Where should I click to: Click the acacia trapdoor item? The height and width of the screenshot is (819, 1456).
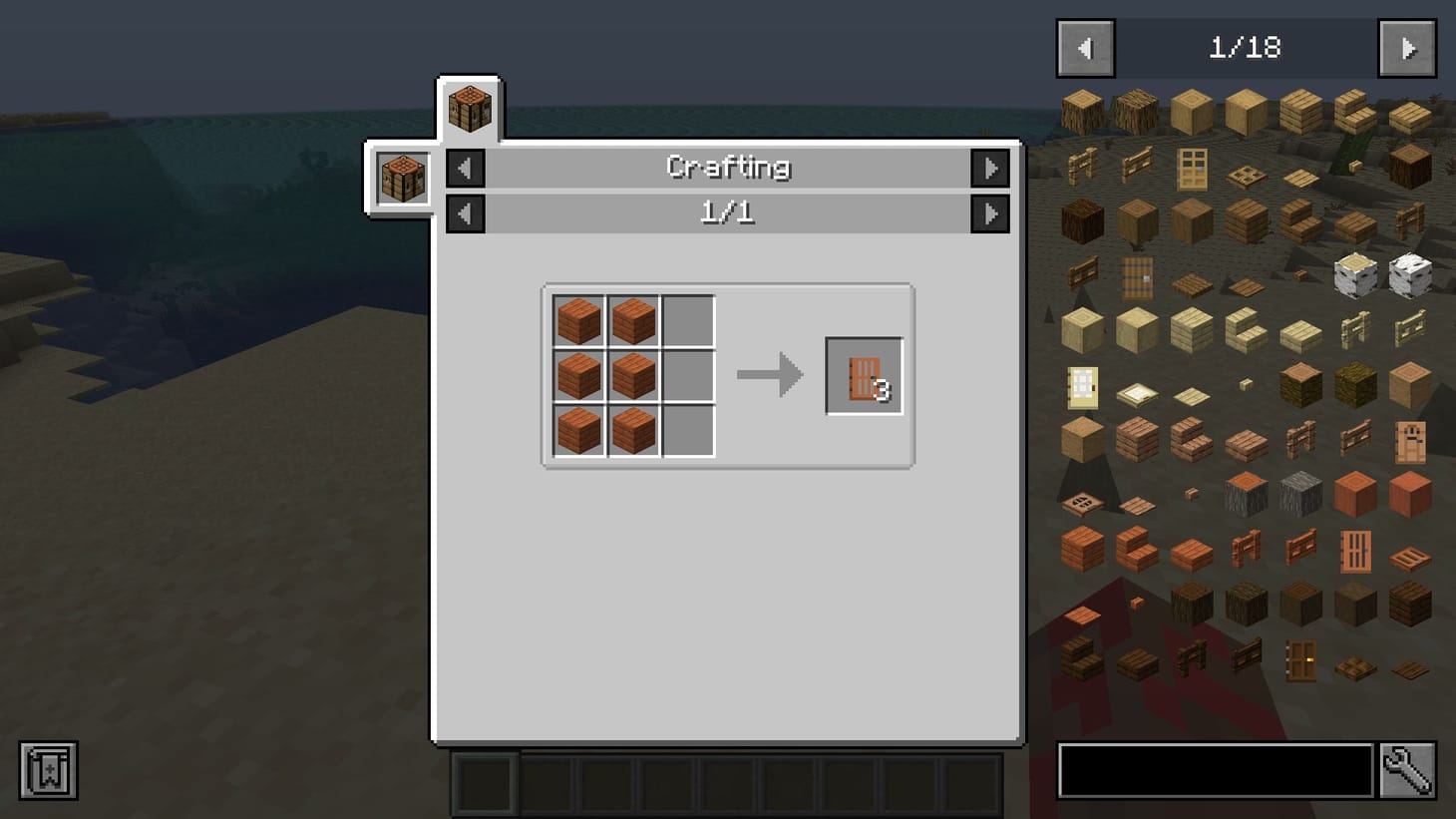click(x=1411, y=556)
